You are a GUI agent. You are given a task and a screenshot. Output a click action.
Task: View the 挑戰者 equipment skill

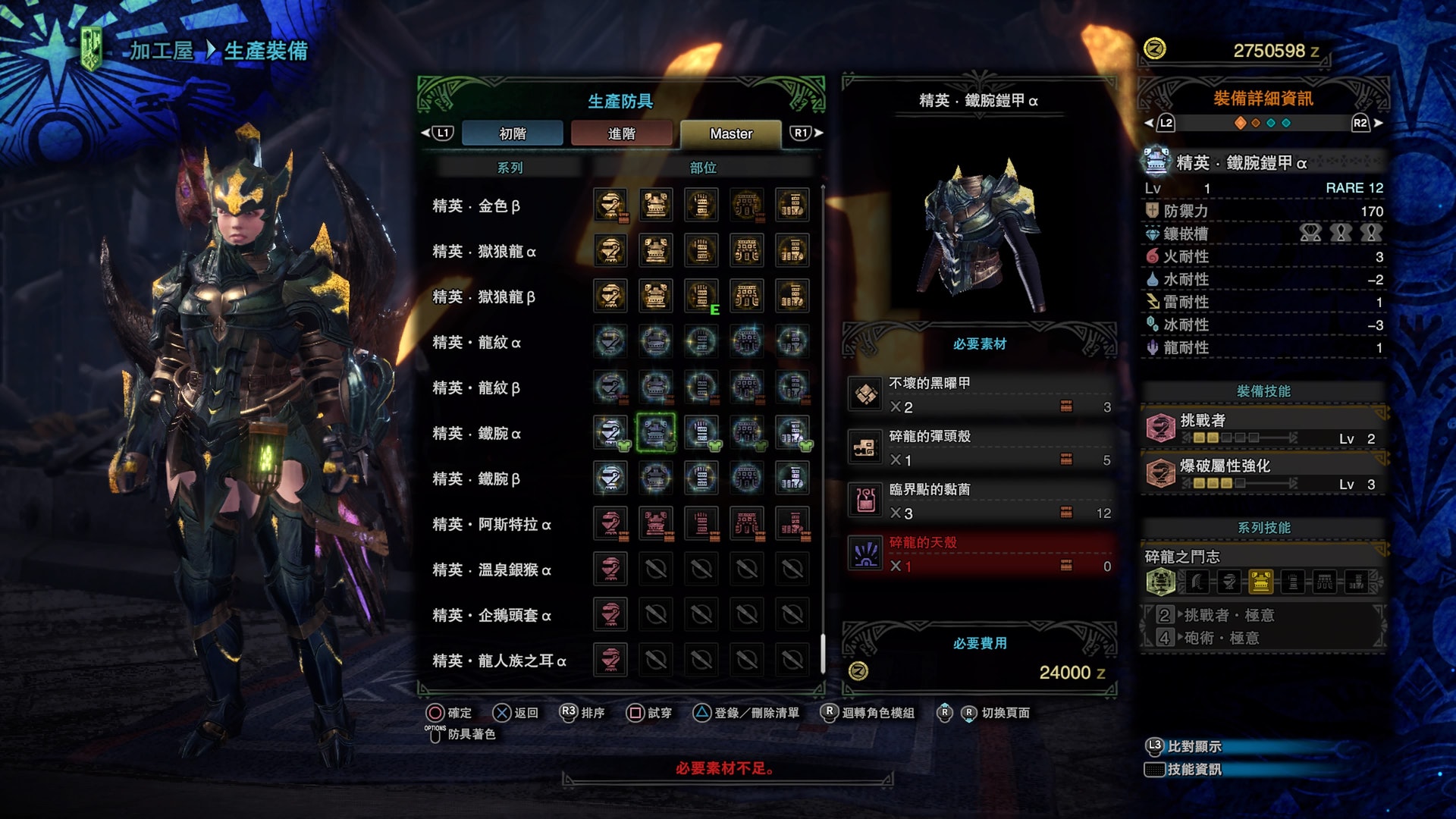click(x=1263, y=428)
